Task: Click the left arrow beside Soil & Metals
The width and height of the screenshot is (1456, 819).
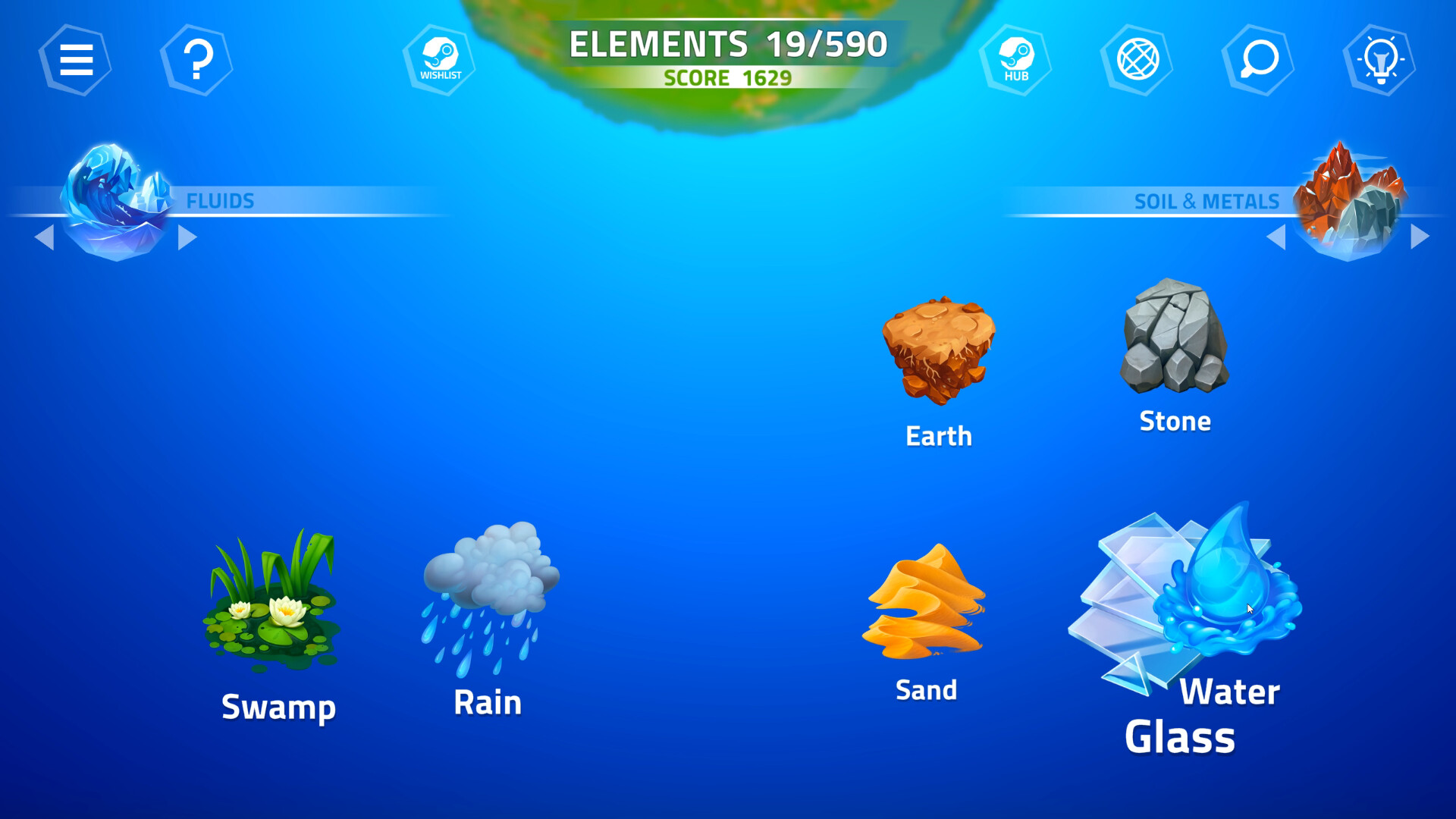Action: click(1276, 236)
